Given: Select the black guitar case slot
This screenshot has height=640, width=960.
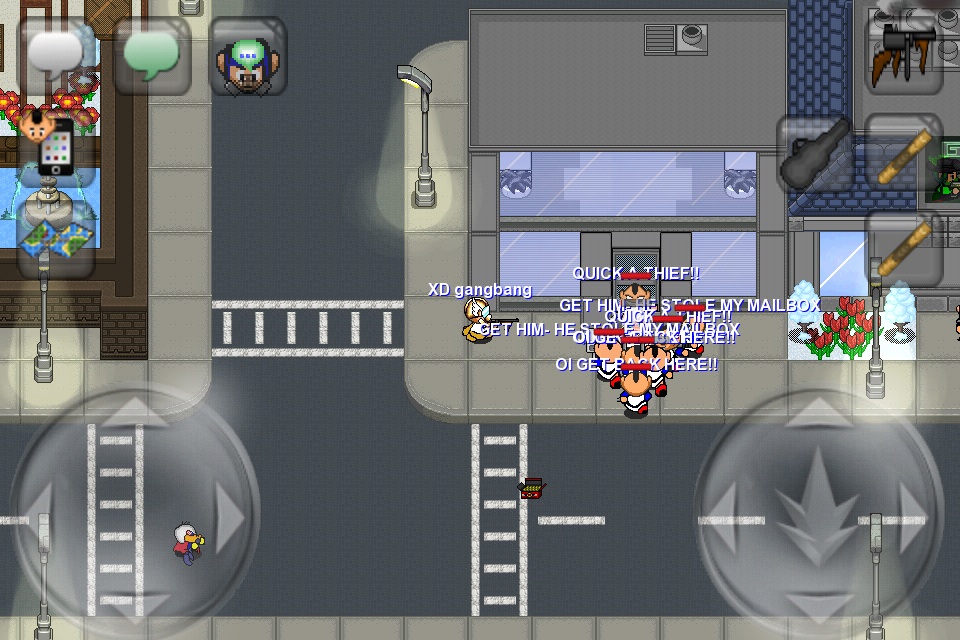Looking at the screenshot, I should 816,152.
